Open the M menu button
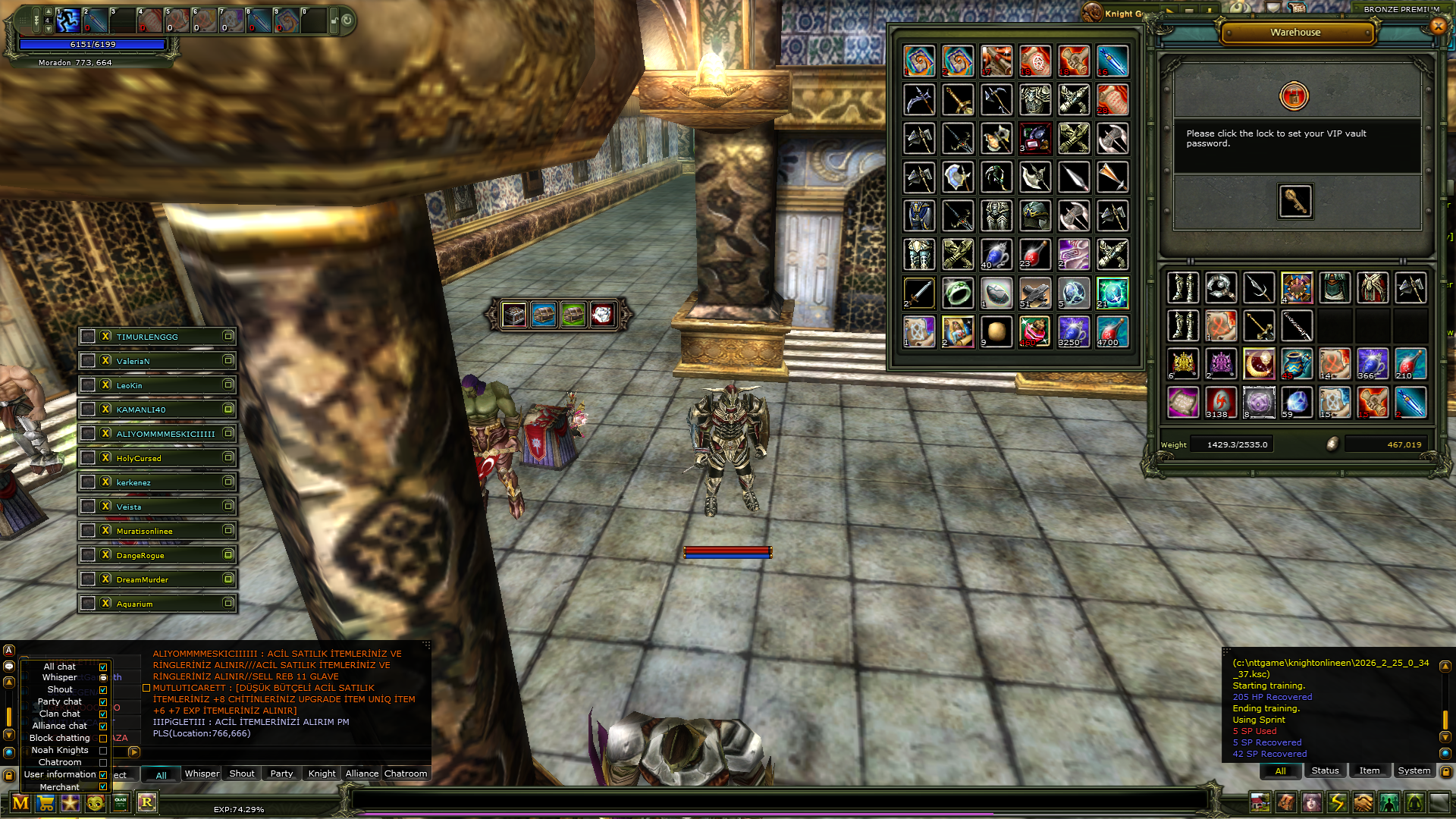 pyautogui.click(x=20, y=803)
